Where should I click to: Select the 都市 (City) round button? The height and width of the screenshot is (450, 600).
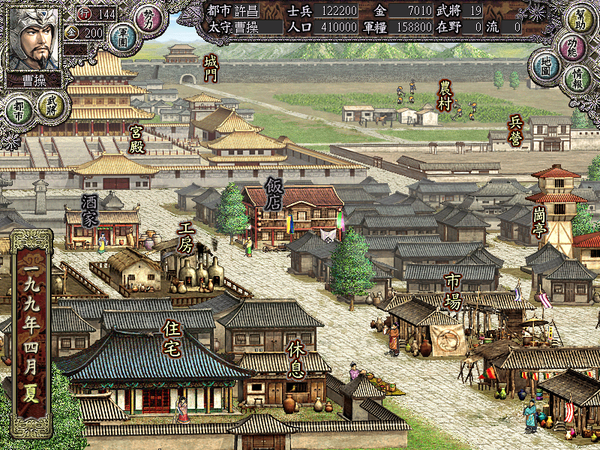(x=18, y=108)
